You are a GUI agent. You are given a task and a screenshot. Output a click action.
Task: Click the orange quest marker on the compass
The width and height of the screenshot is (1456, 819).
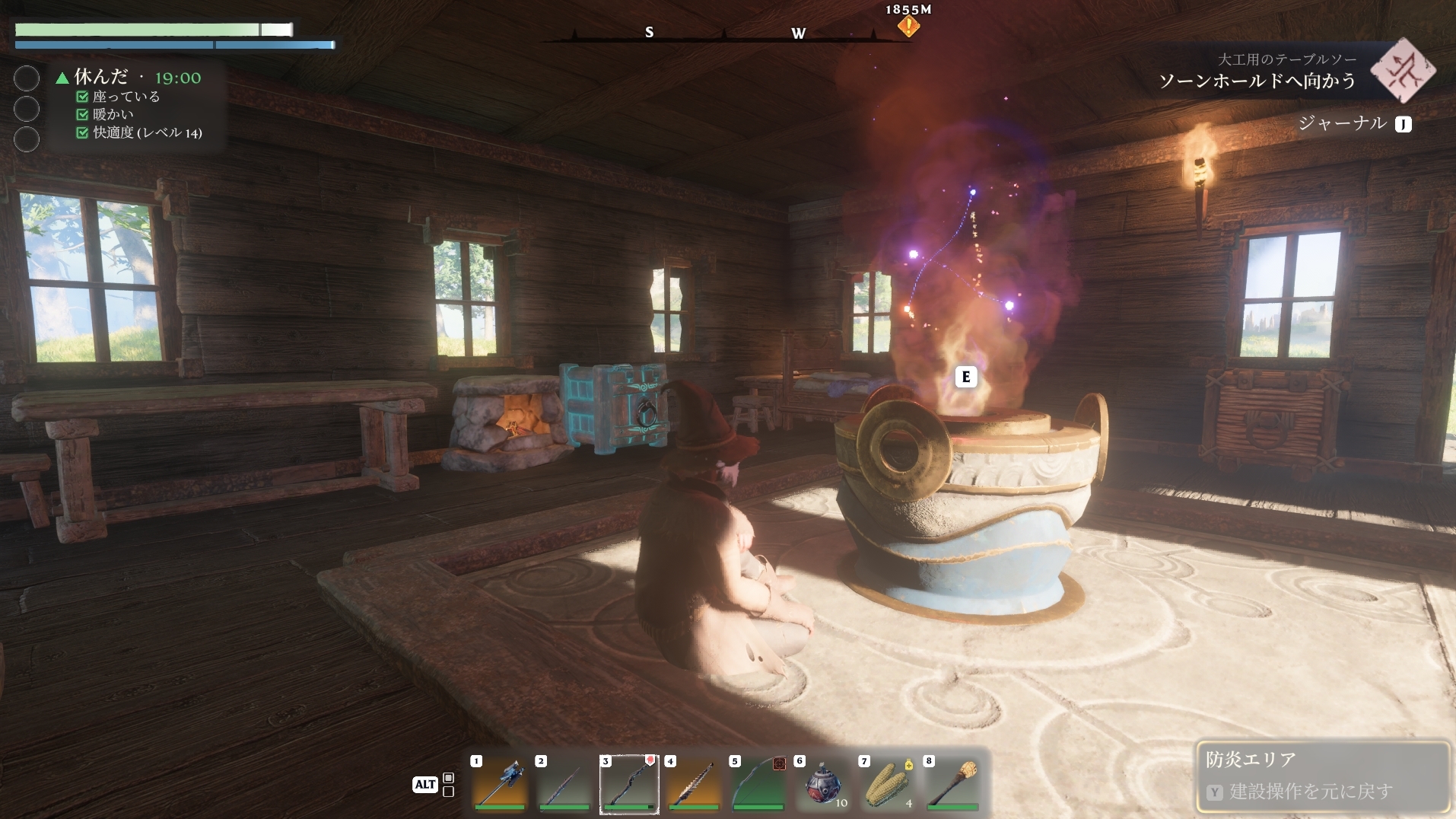click(908, 27)
